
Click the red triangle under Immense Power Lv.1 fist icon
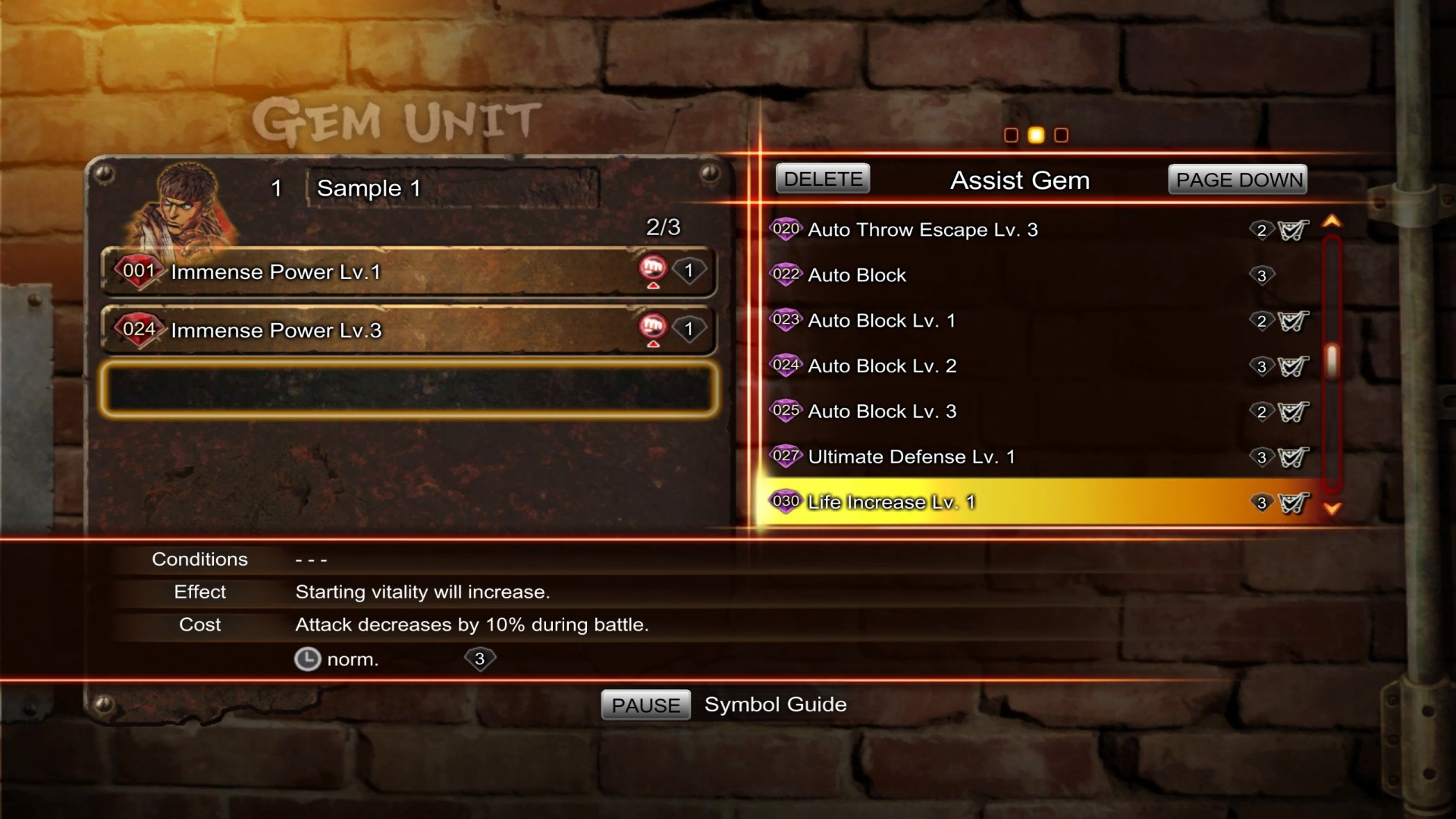click(653, 286)
